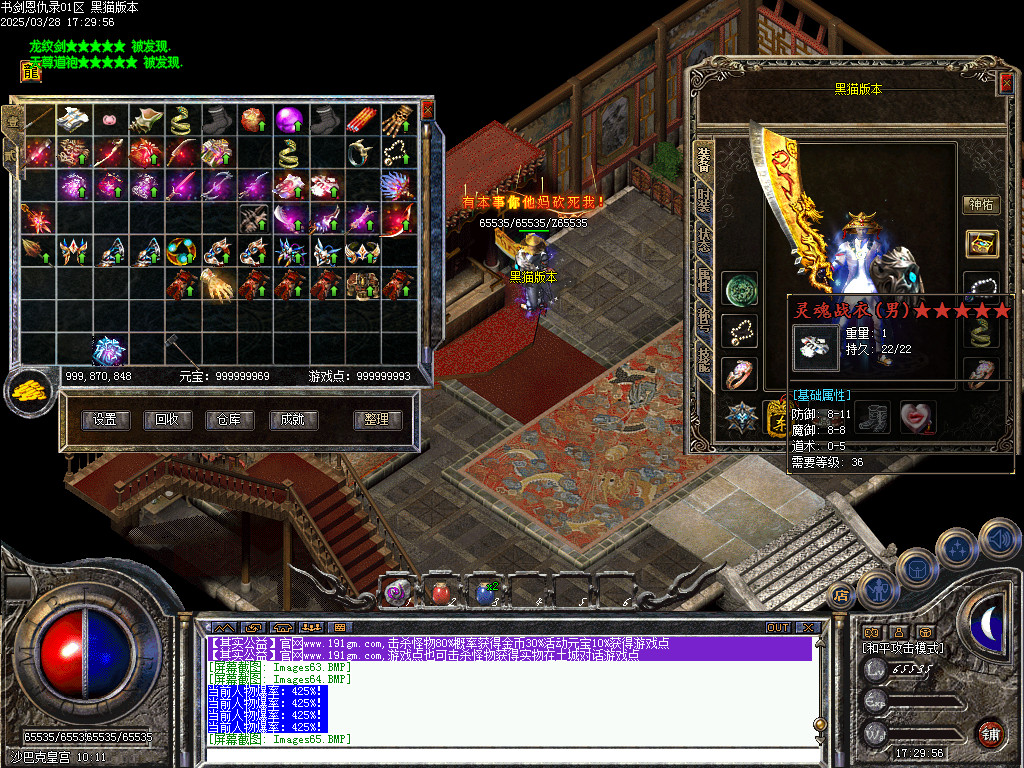Open the 设置 settings button in the bag

(105, 420)
